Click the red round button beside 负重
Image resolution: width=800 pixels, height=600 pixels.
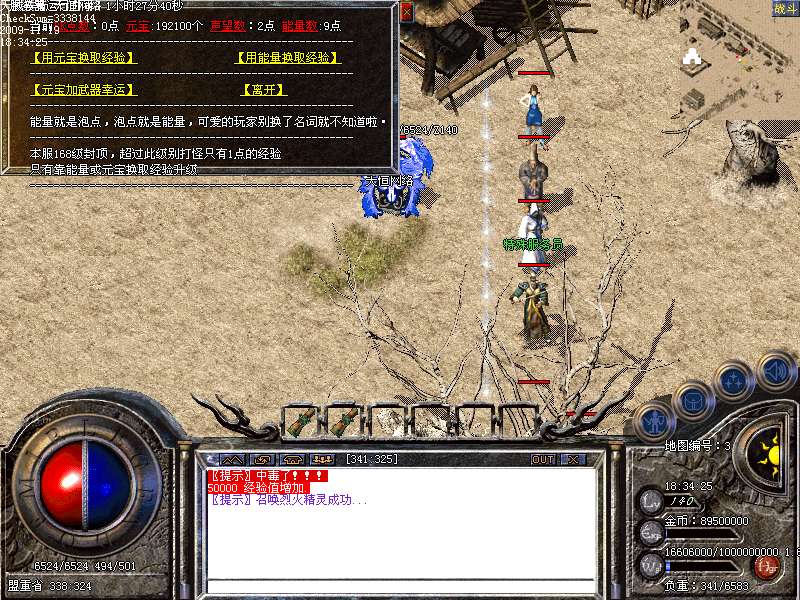(x=766, y=566)
